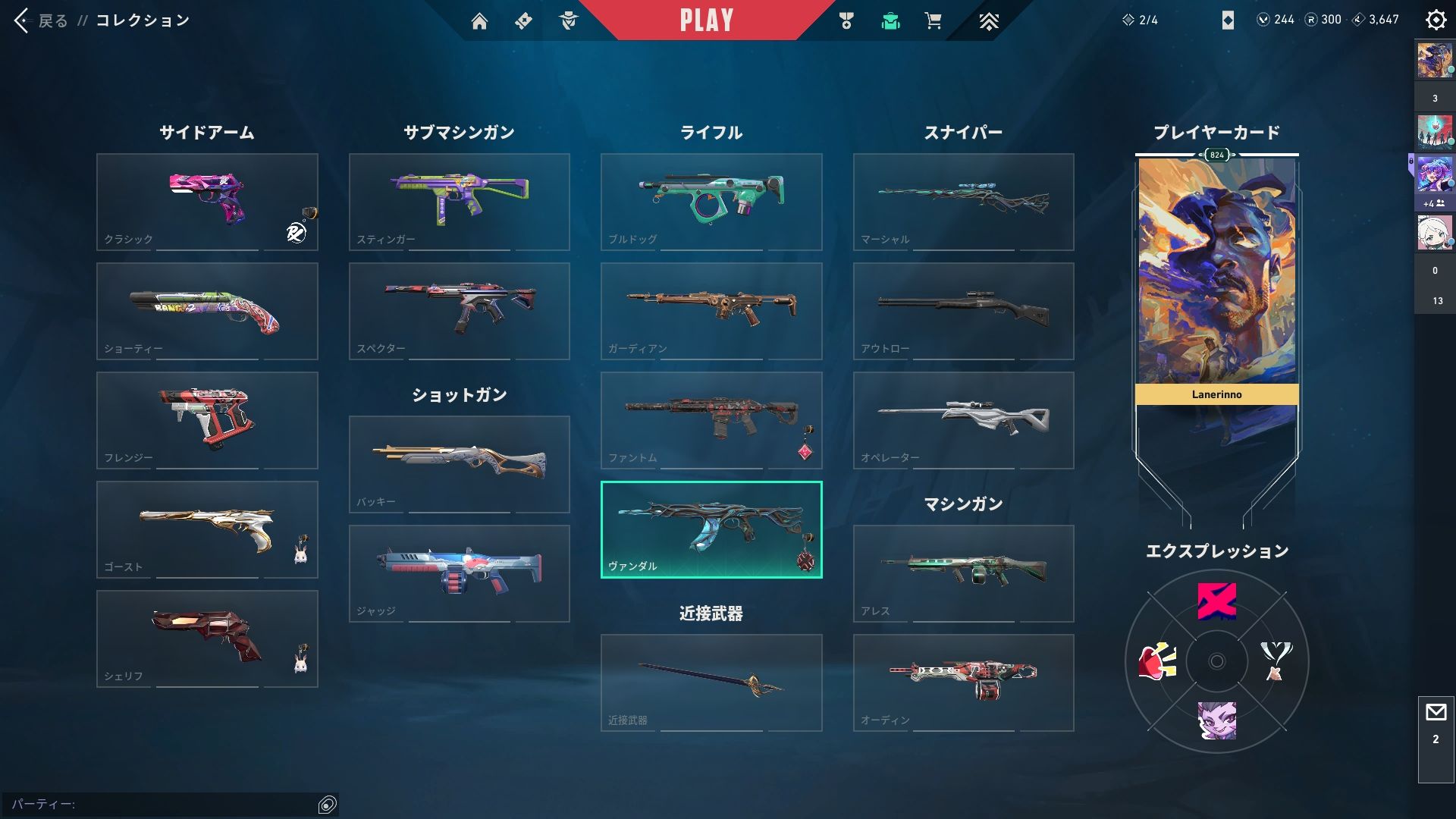Select the クラシック sidearm slot
This screenshot has height=819, width=1456.
coord(207,202)
